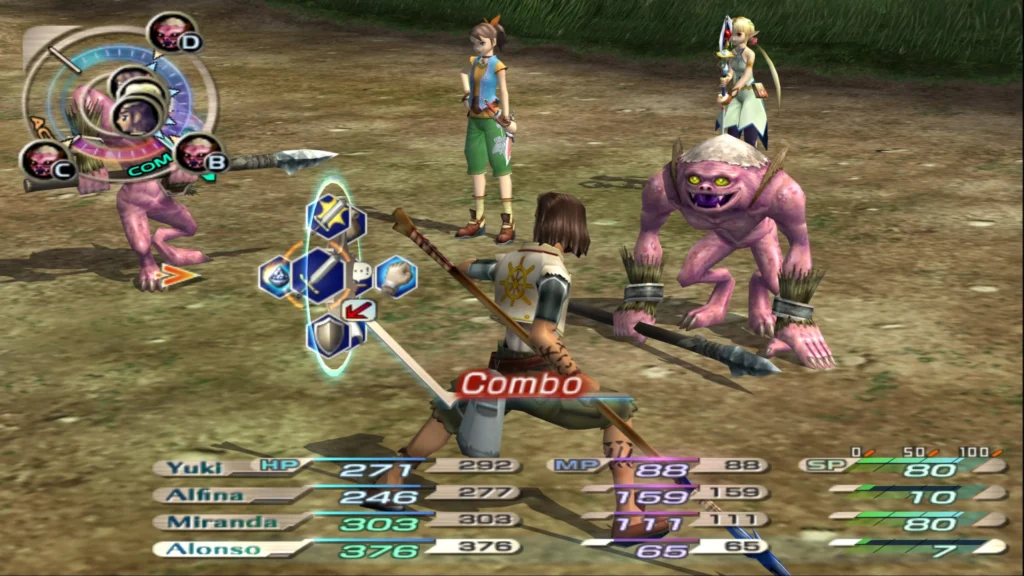This screenshot has width=1024, height=576.
Task: Choose the Critical star-sword command
Action: point(329,214)
